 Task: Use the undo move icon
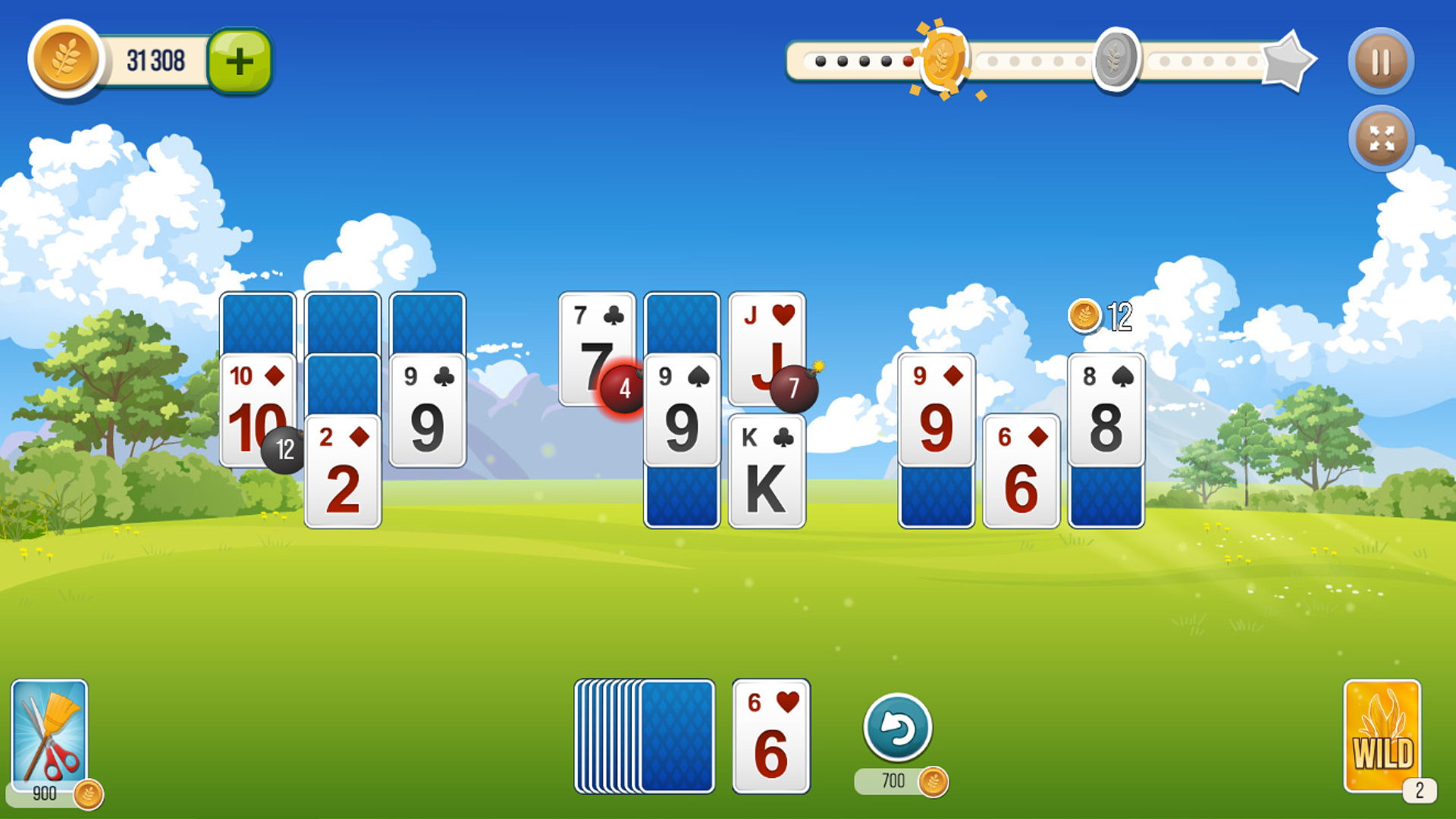click(899, 726)
